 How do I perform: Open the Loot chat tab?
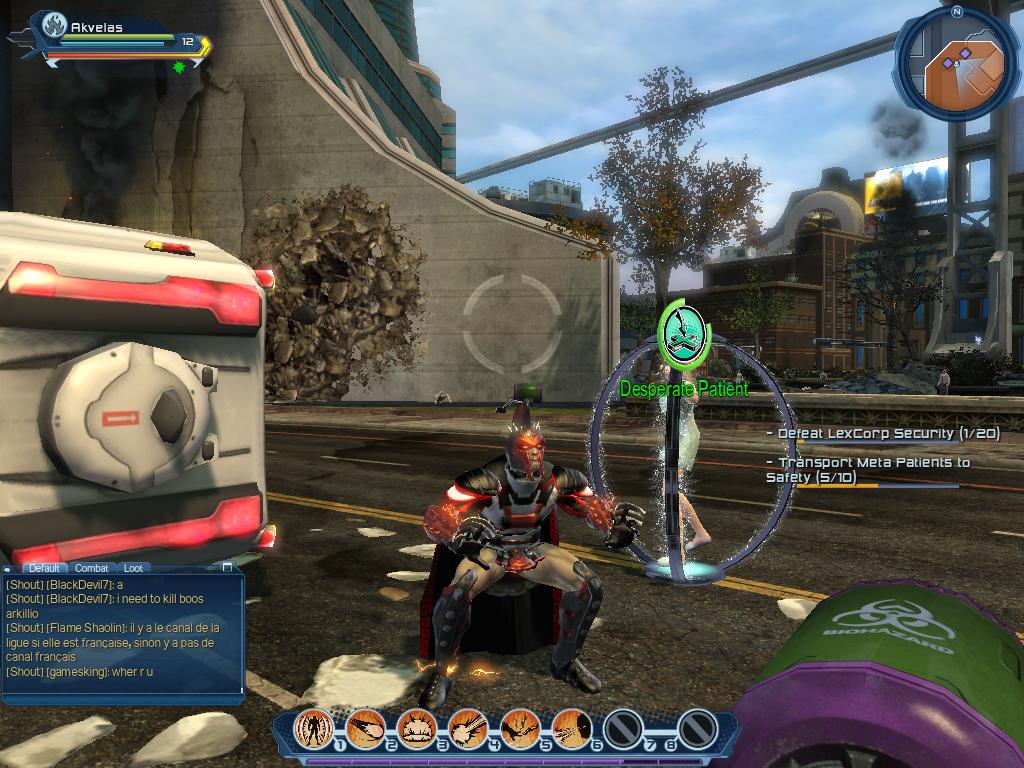tap(133, 568)
